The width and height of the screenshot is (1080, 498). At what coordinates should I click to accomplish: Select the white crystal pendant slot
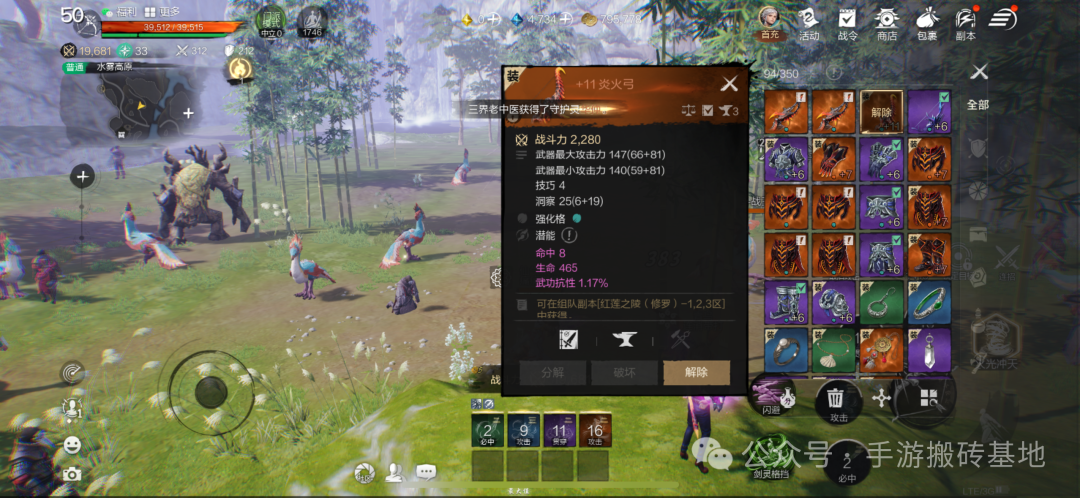coord(929,349)
